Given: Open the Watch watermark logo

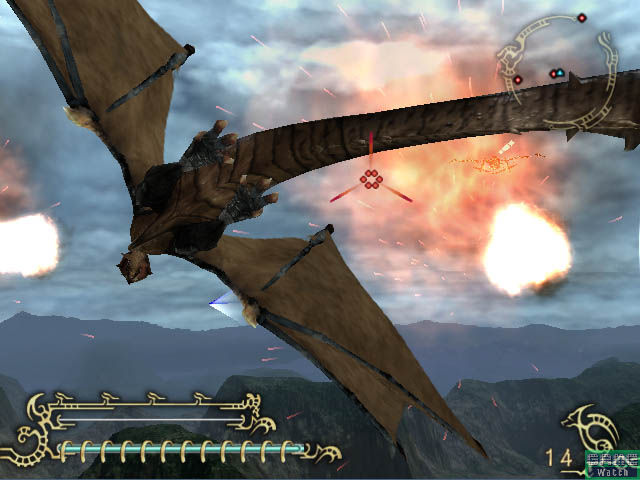Looking at the screenshot, I should tap(611, 465).
